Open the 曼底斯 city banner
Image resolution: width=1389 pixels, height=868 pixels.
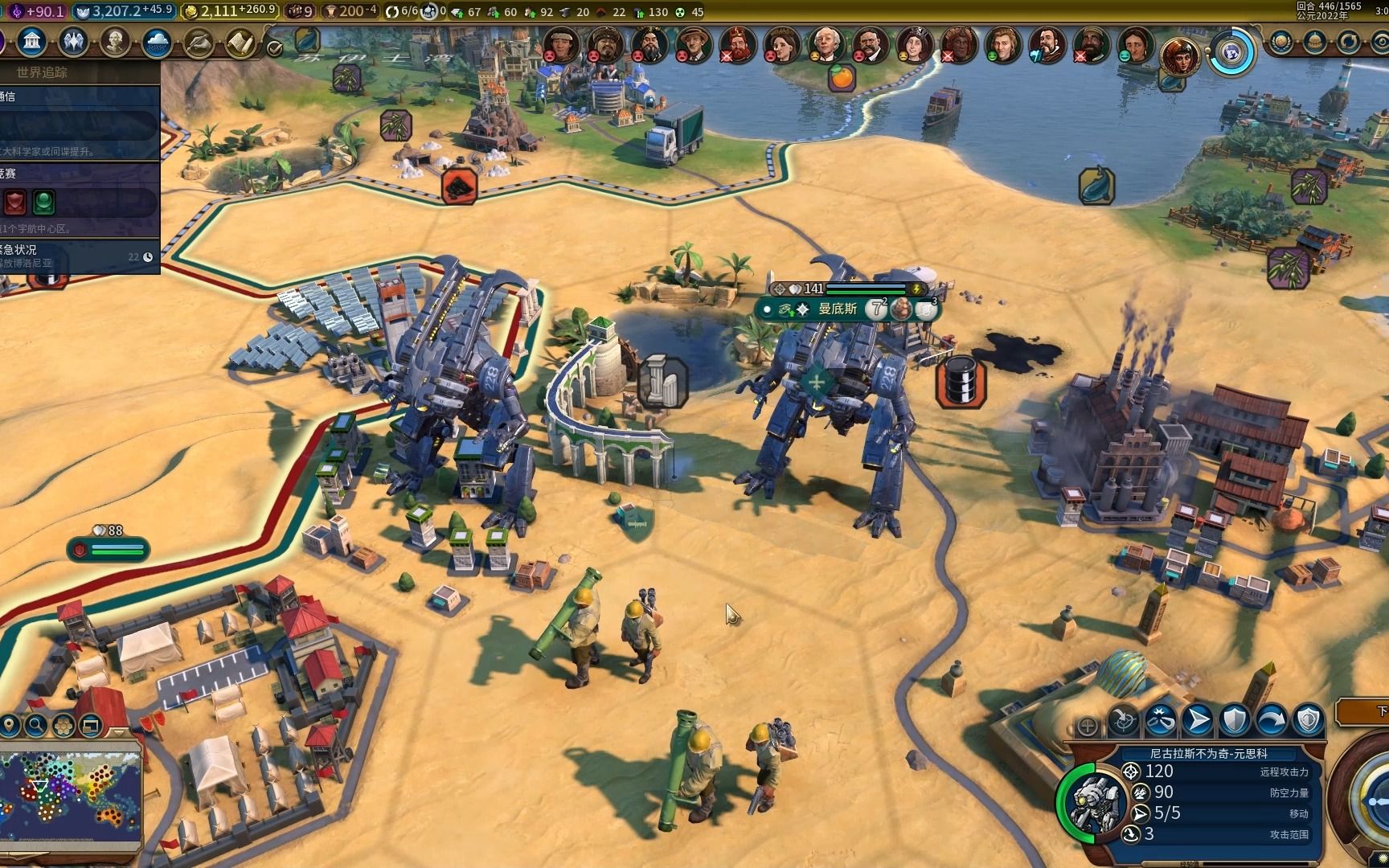pyautogui.click(x=838, y=309)
